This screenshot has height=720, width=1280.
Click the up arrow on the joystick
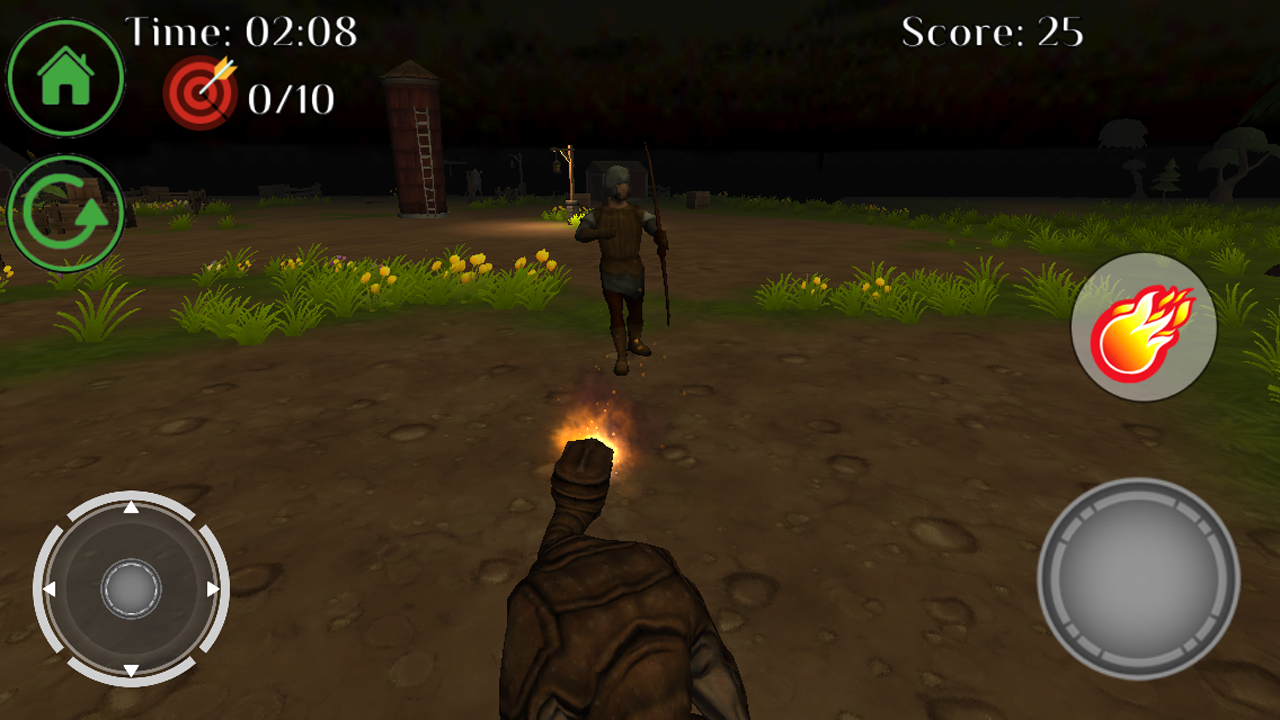(x=131, y=507)
